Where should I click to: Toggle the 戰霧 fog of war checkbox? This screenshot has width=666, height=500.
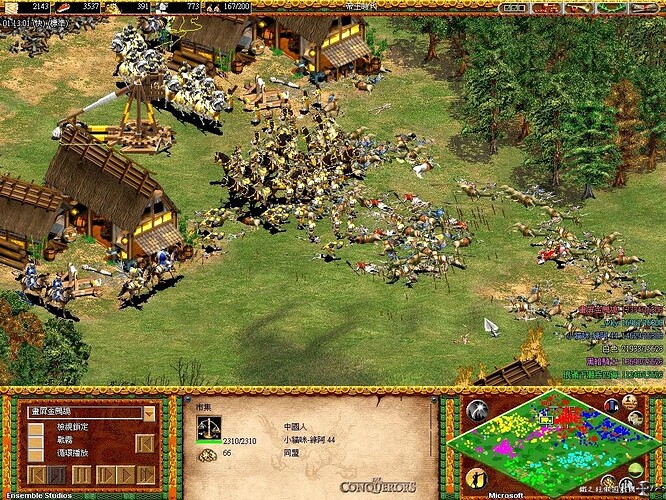pos(36,440)
